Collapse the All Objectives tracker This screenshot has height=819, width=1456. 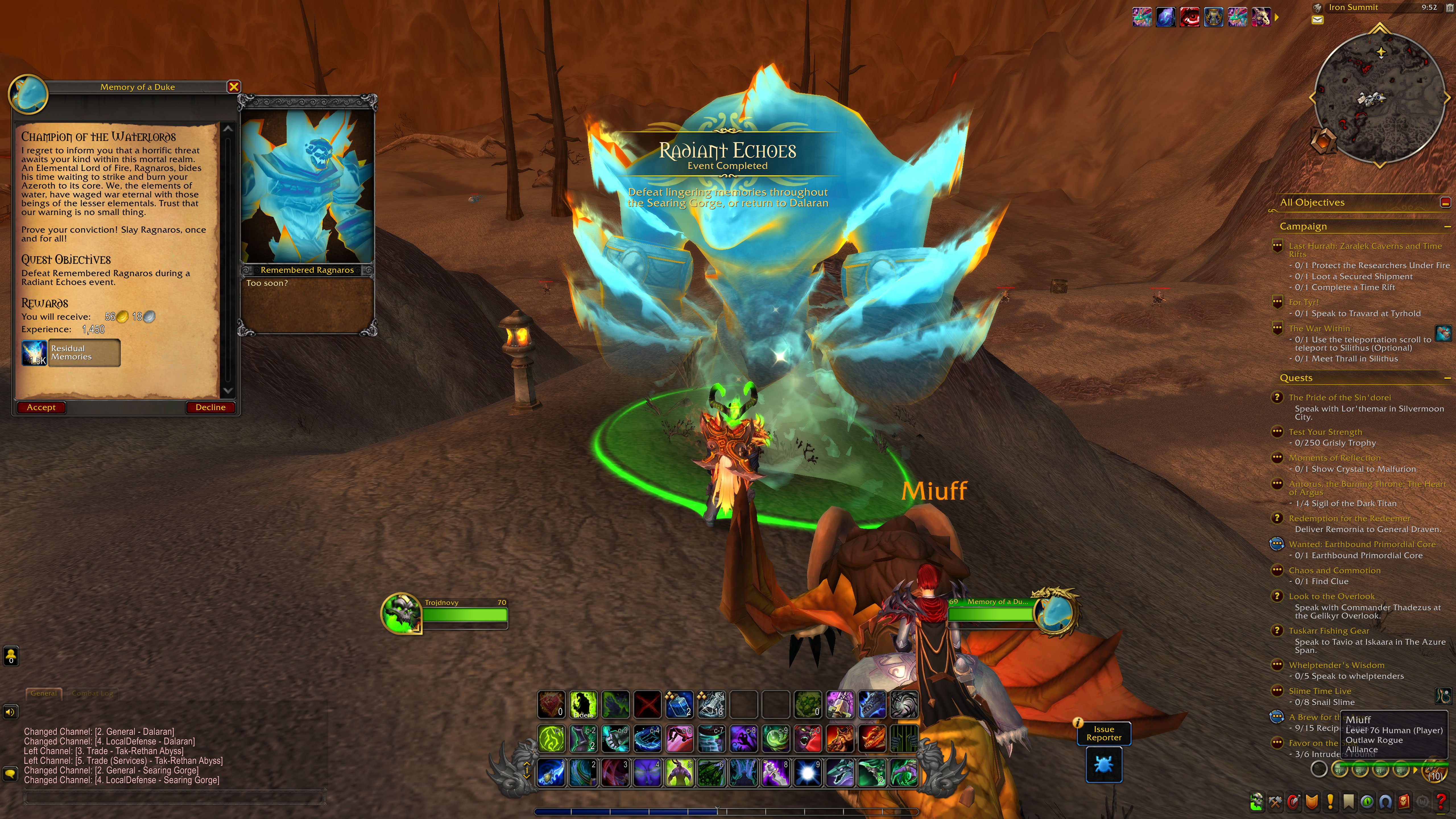[x=1445, y=202]
